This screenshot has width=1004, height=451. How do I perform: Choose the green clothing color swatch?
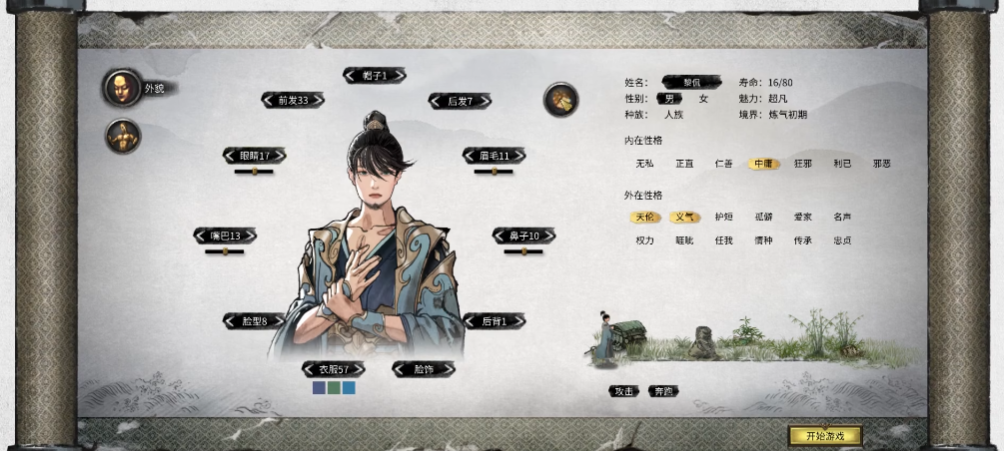[x=333, y=387]
